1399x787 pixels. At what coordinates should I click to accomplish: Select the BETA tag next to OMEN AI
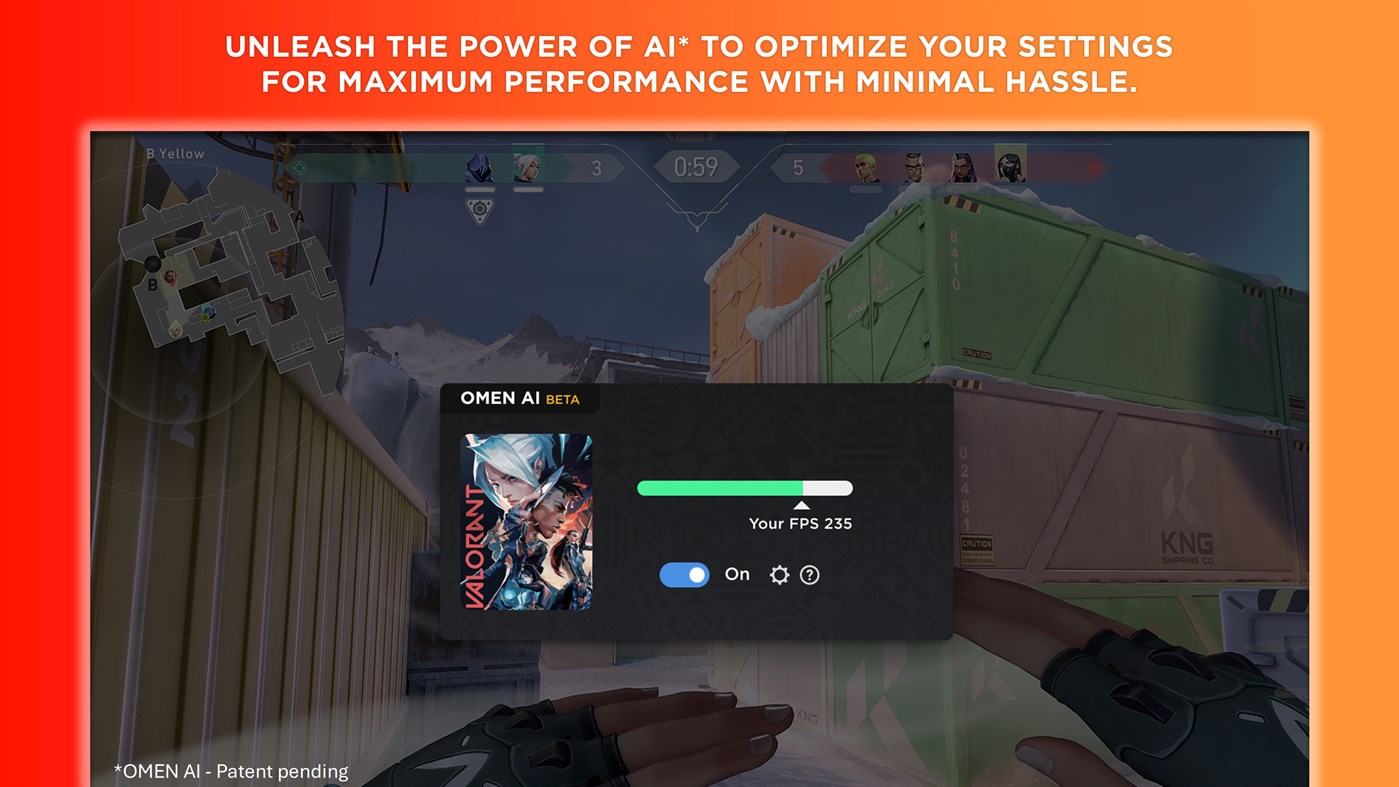[564, 399]
